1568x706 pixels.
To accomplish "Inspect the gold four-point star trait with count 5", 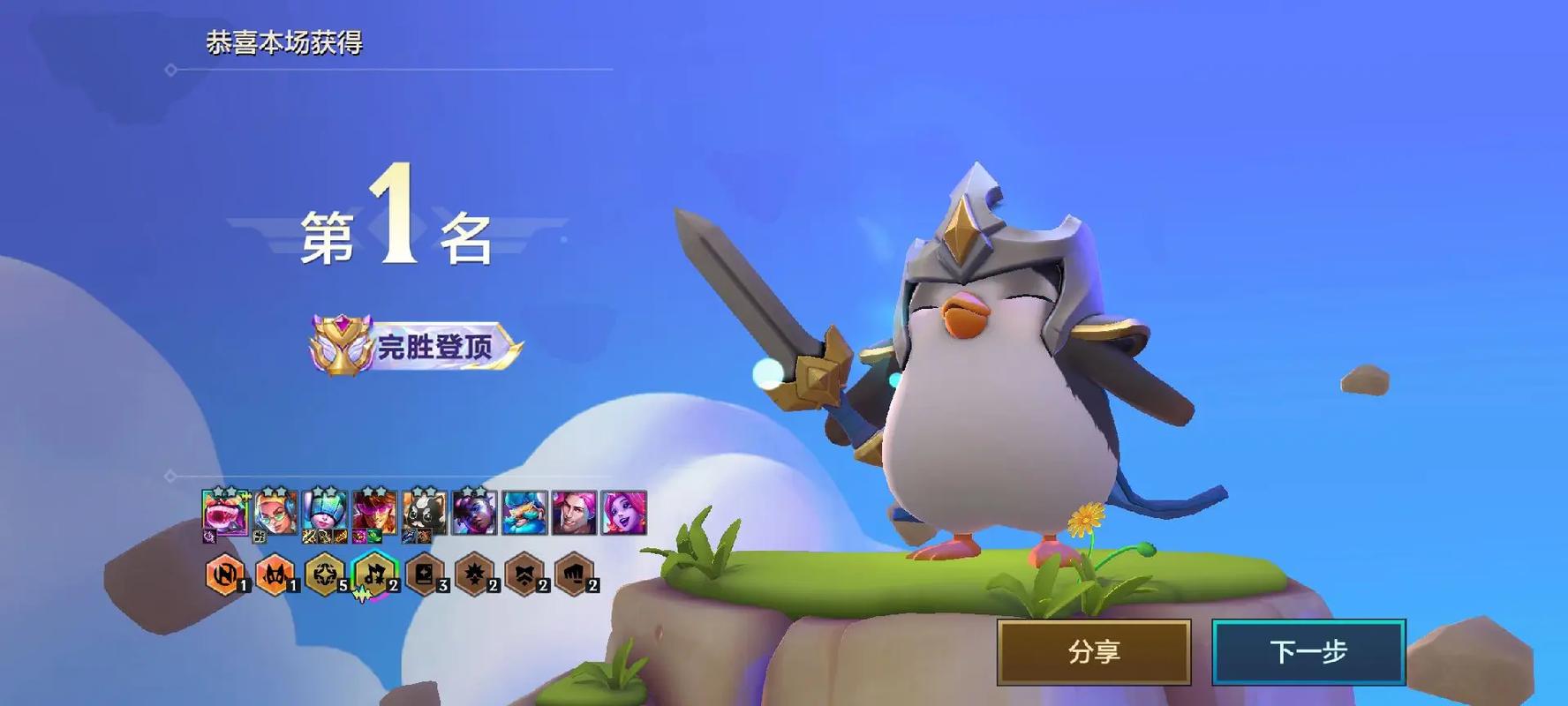I will pos(324,575).
